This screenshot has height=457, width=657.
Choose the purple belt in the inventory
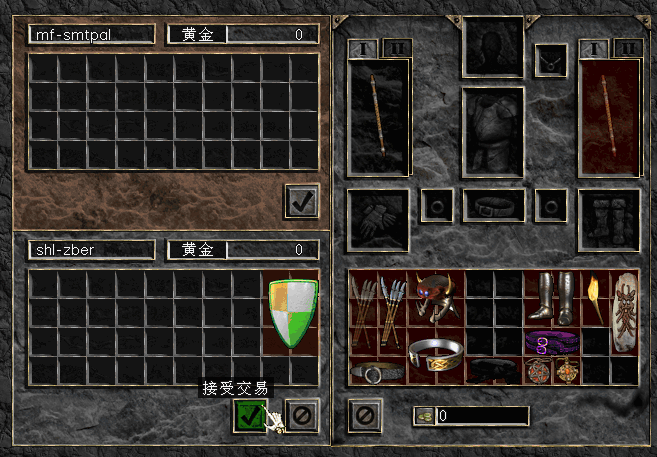(x=552, y=342)
